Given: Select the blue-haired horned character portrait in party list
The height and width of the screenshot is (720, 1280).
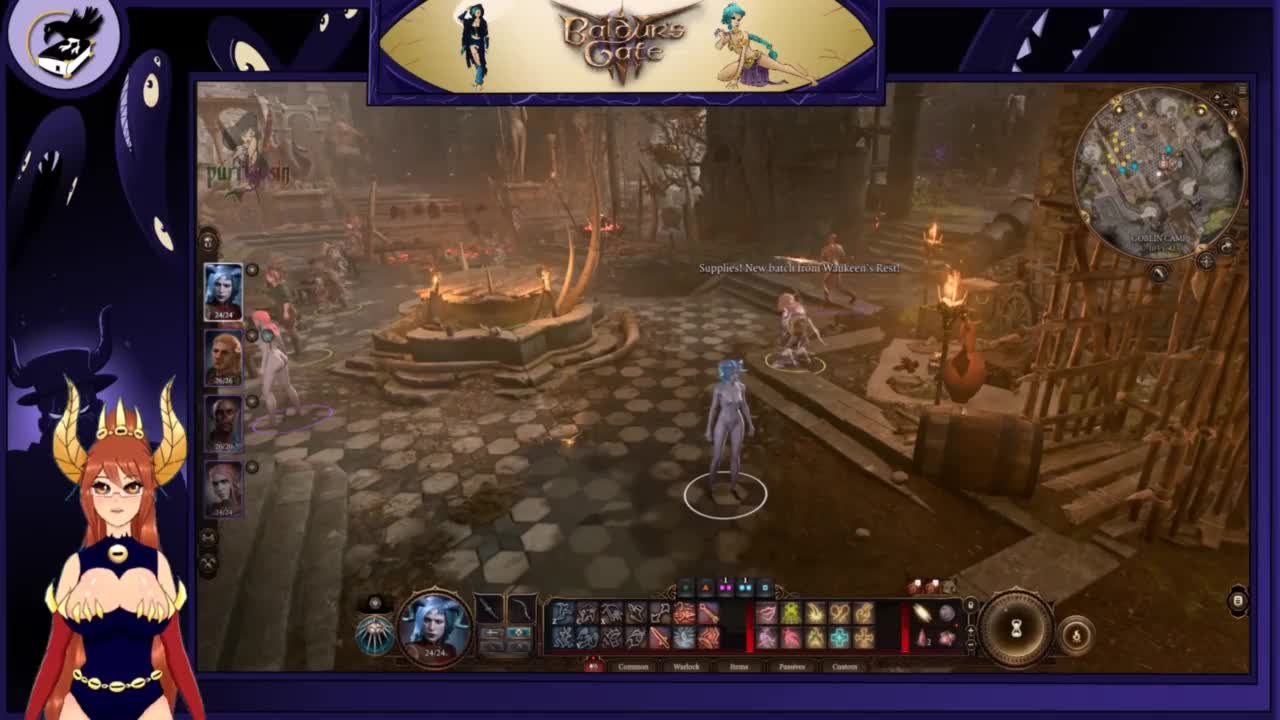Looking at the screenshot, I should click(223, 291).
